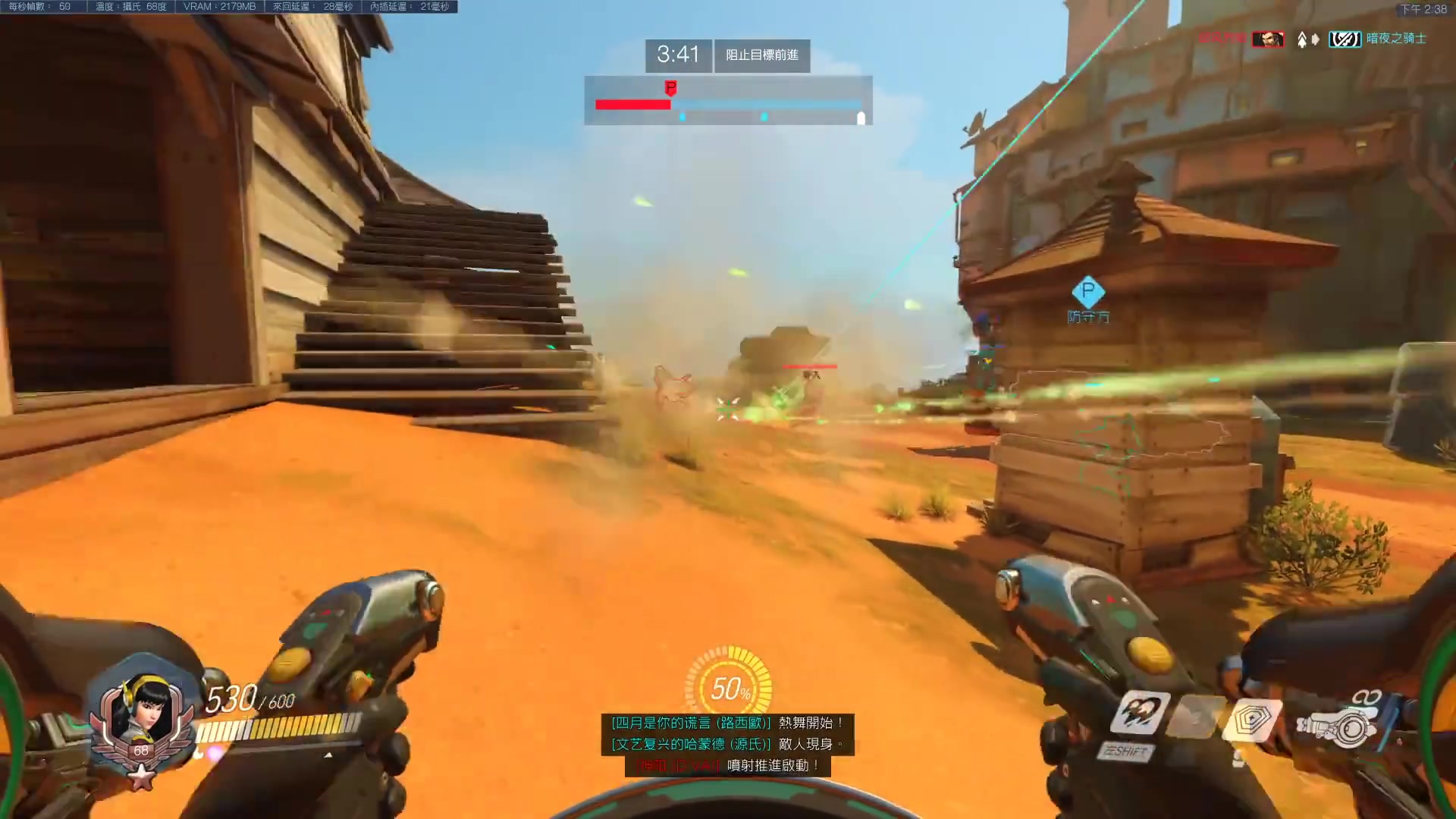Click the 暗夜之骑士 player name in kill feed
This screenshot has height=819, width=1456.
pyautogui.click(x=1396, y=39)
